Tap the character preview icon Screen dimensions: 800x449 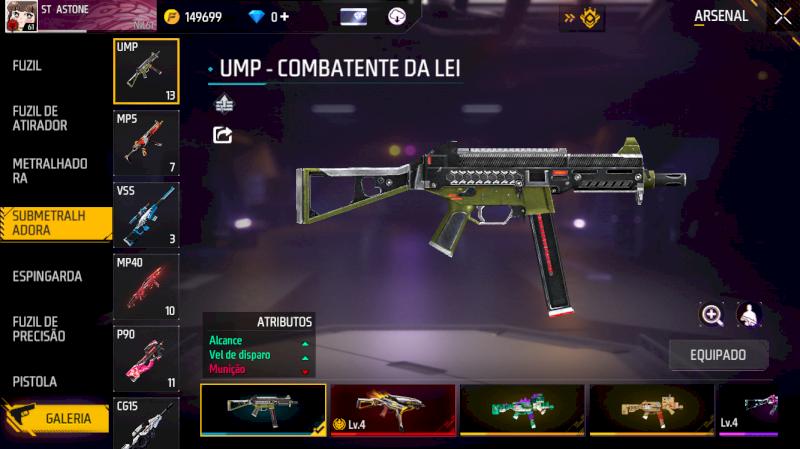coord(749,315)
